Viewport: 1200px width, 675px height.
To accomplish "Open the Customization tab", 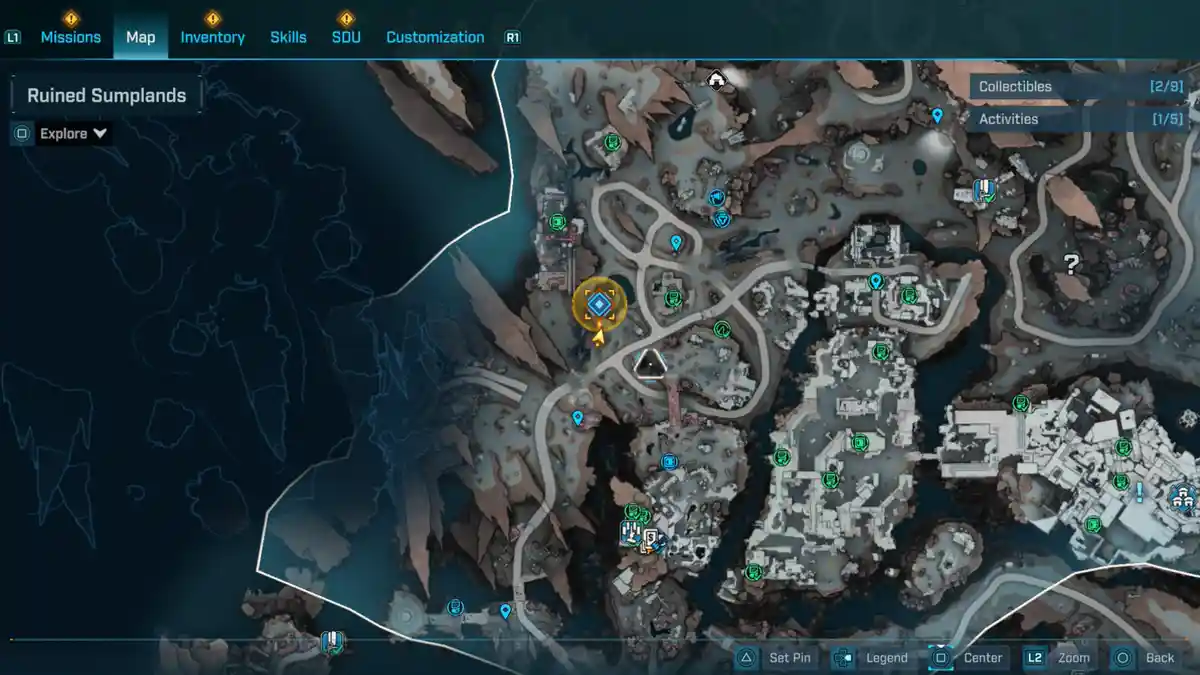I will click(x=435, y=37).
